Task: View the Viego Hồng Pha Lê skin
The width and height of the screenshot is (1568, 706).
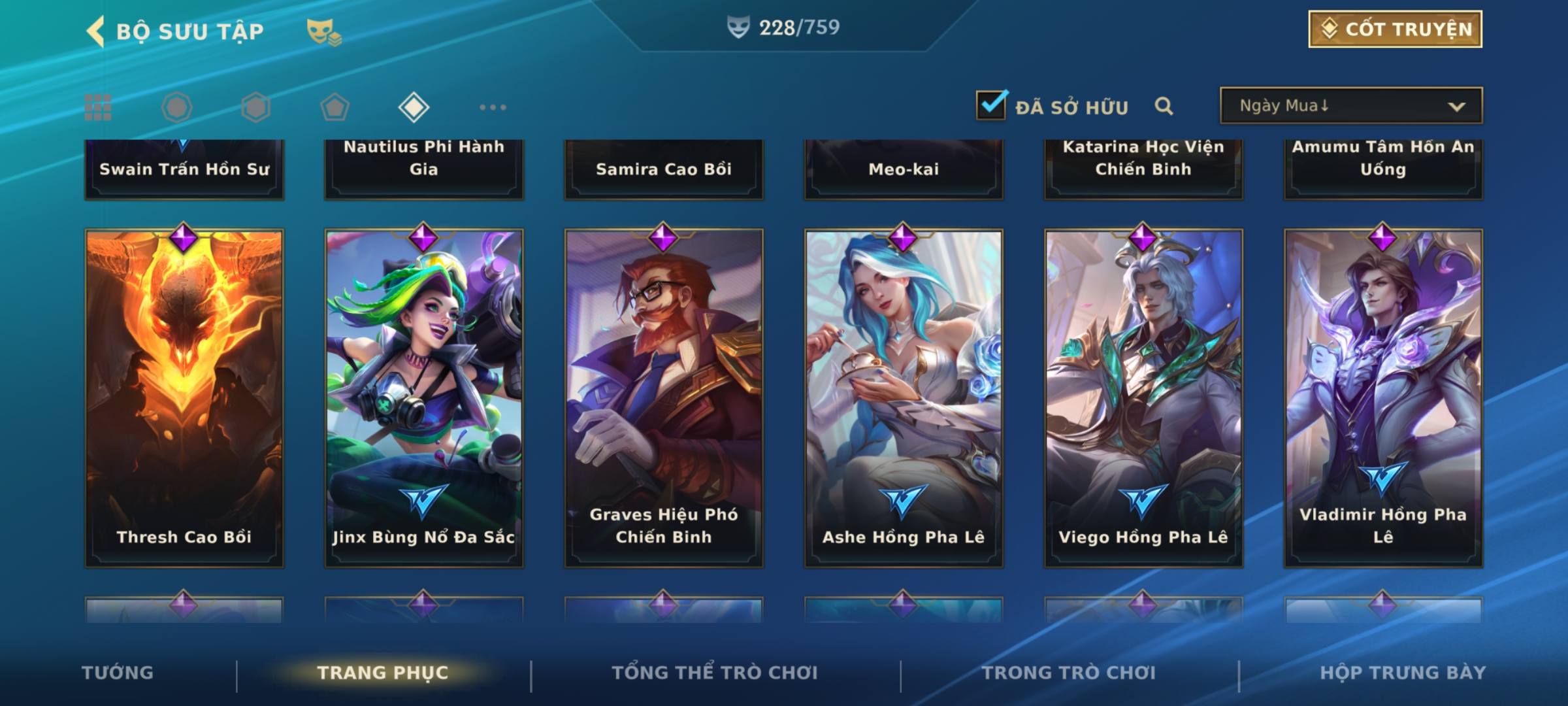Action: point(1143,397)
